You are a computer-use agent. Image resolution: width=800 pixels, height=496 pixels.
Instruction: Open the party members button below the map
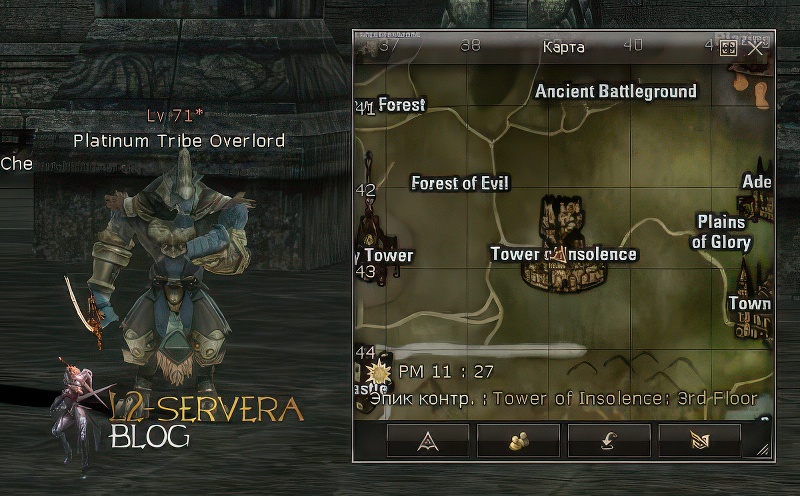coord(518,439)
